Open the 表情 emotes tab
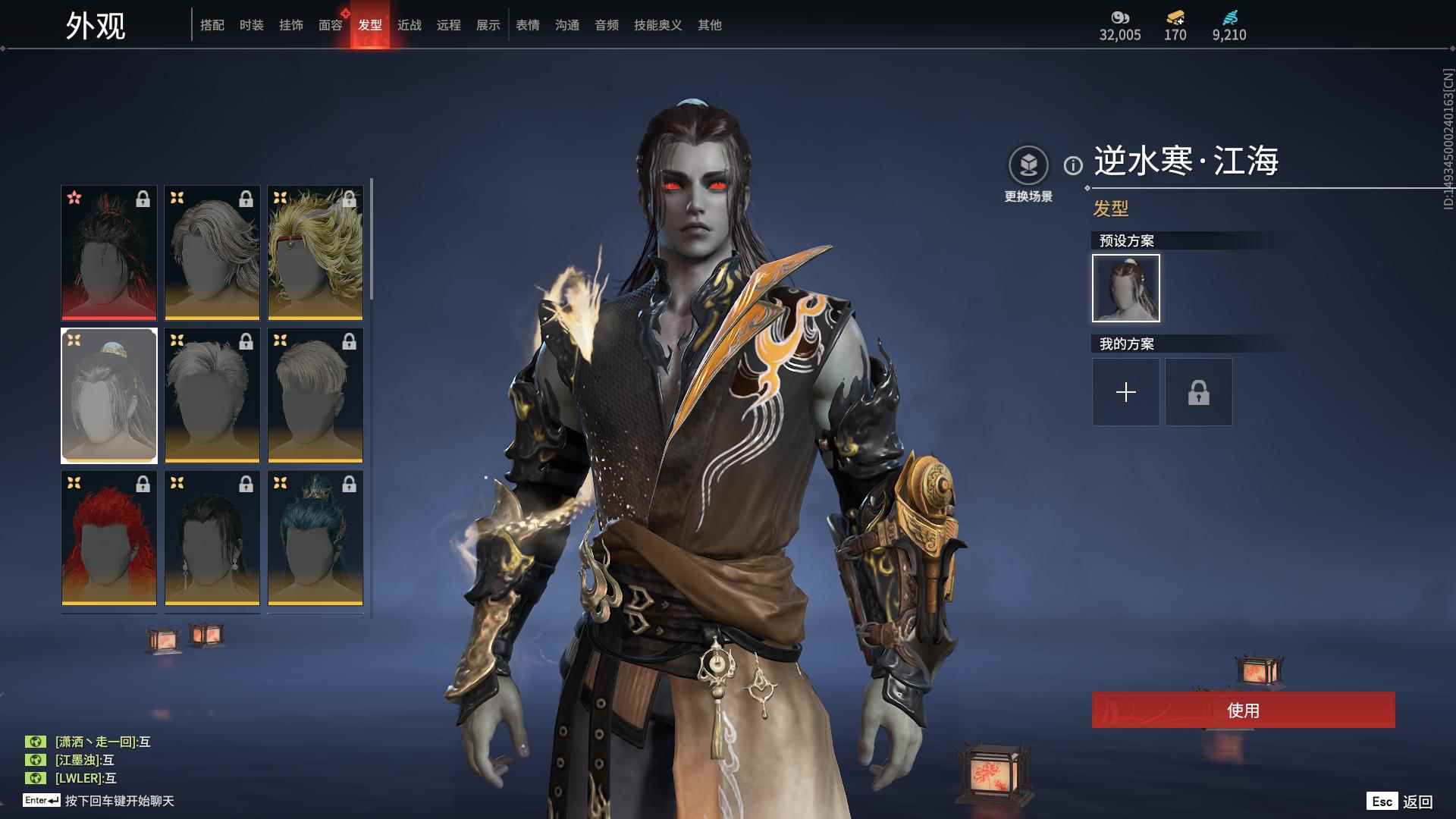The image size is (1456, 819). [x=528, y=25]
